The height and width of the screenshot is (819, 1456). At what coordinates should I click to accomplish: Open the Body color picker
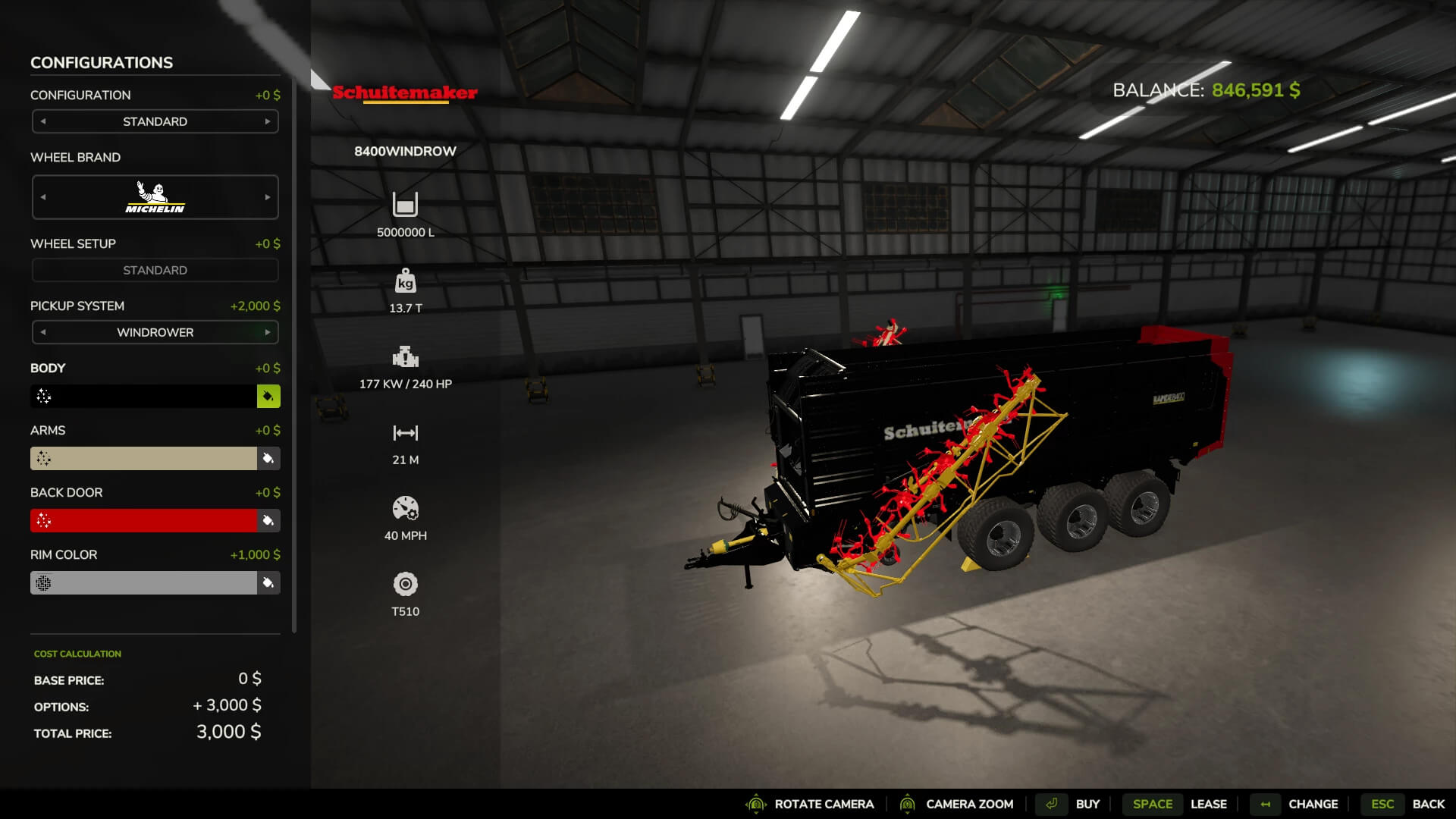[x=268, y=396]
